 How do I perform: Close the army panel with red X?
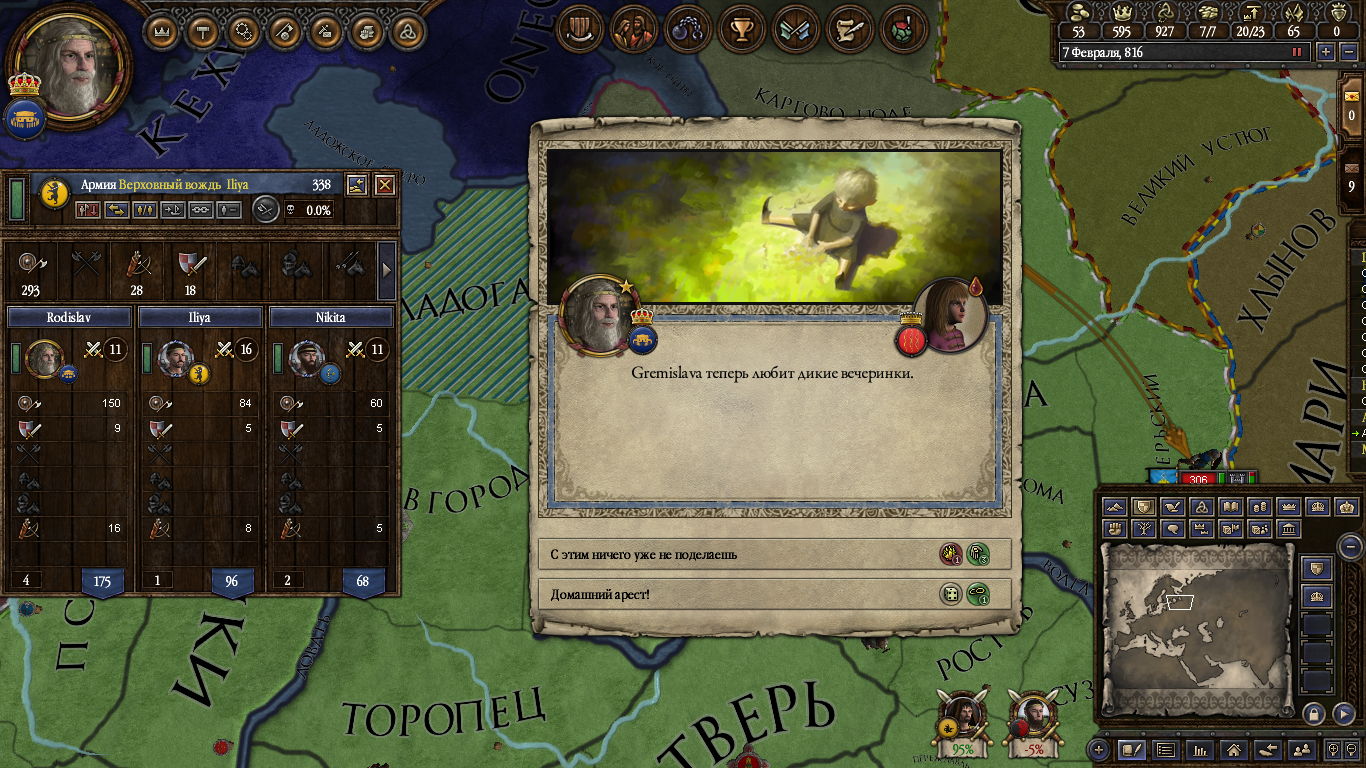(384, 185)
